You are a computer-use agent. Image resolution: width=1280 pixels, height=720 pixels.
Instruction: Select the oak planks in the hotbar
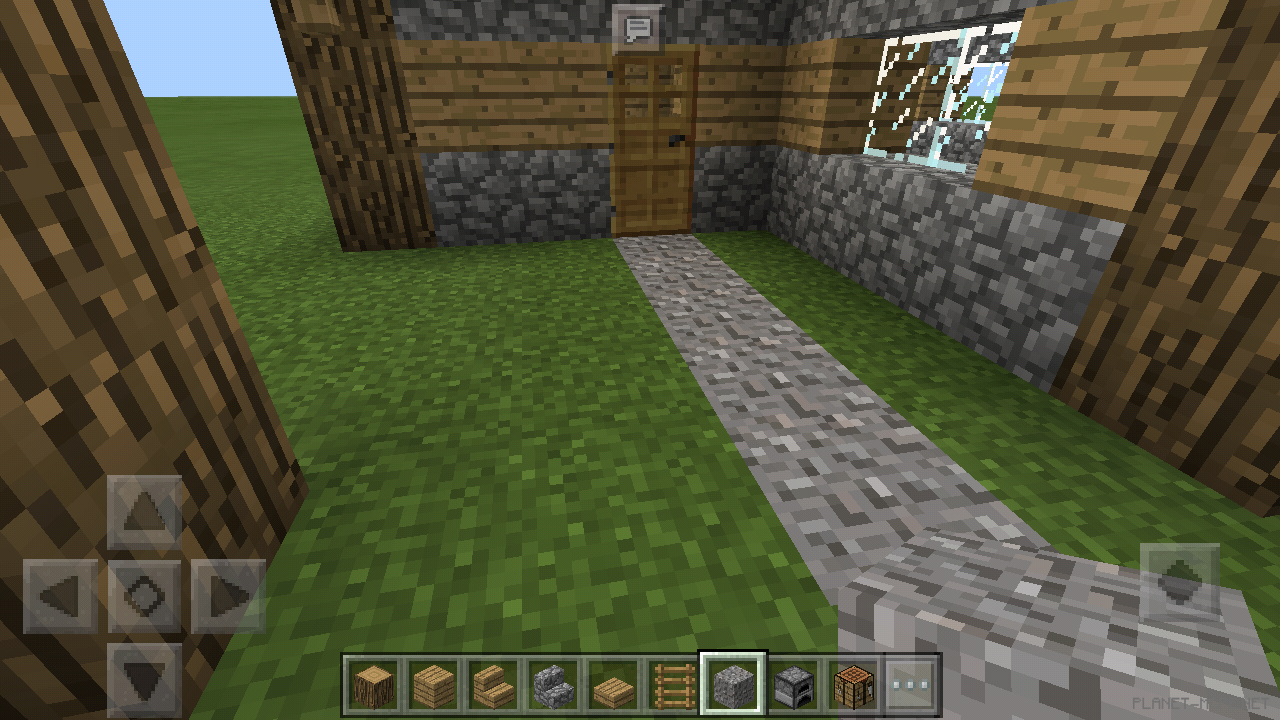tap(432, 682)
